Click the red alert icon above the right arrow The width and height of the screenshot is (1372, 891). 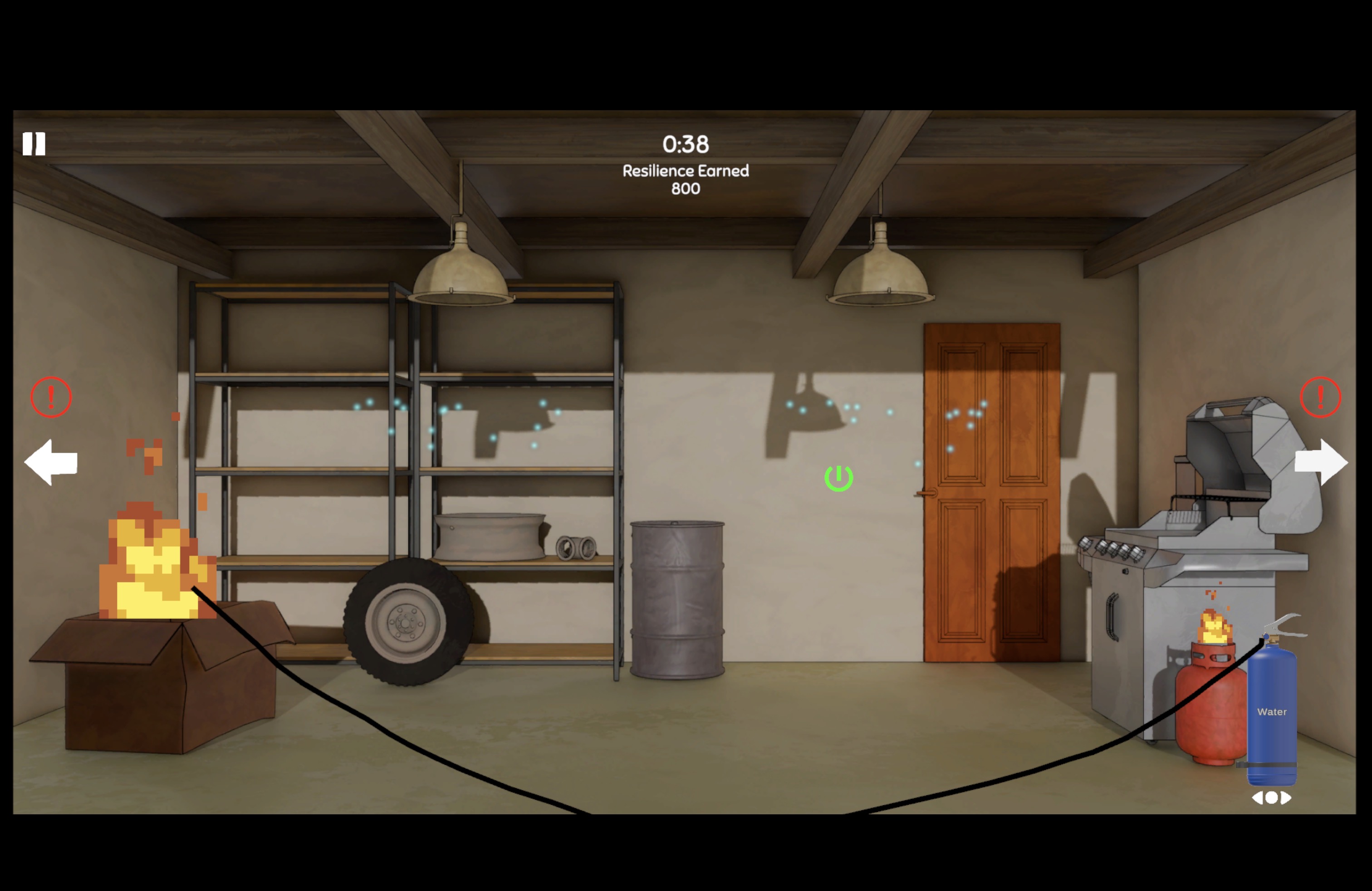click(1320, 397)
